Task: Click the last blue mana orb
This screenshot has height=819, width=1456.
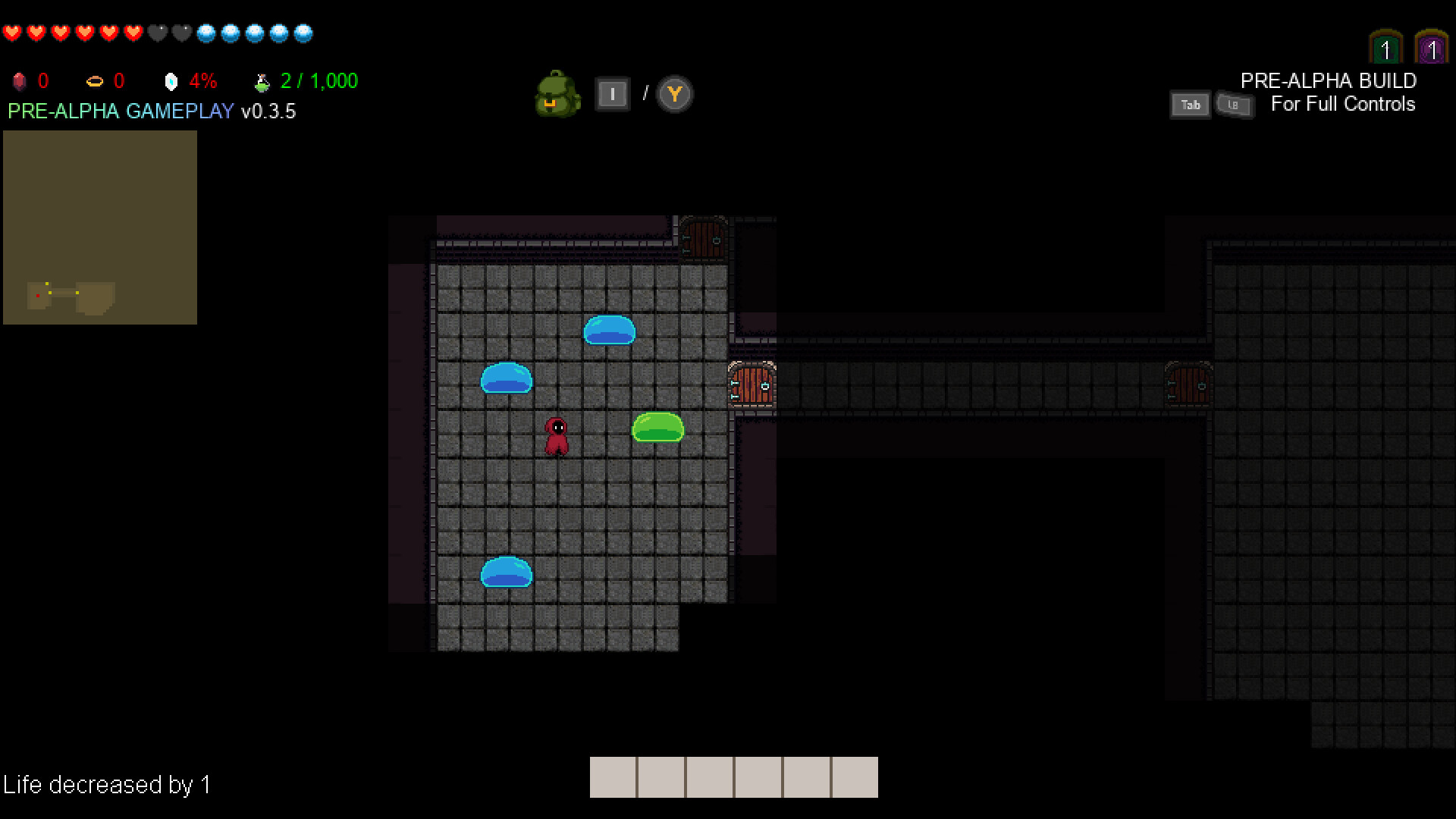Action: coord(303,33)
